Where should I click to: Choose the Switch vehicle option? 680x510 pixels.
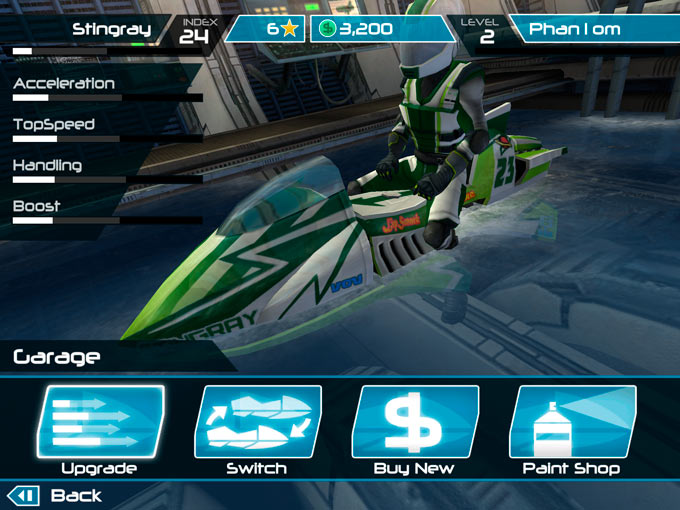tap(257, 423)
